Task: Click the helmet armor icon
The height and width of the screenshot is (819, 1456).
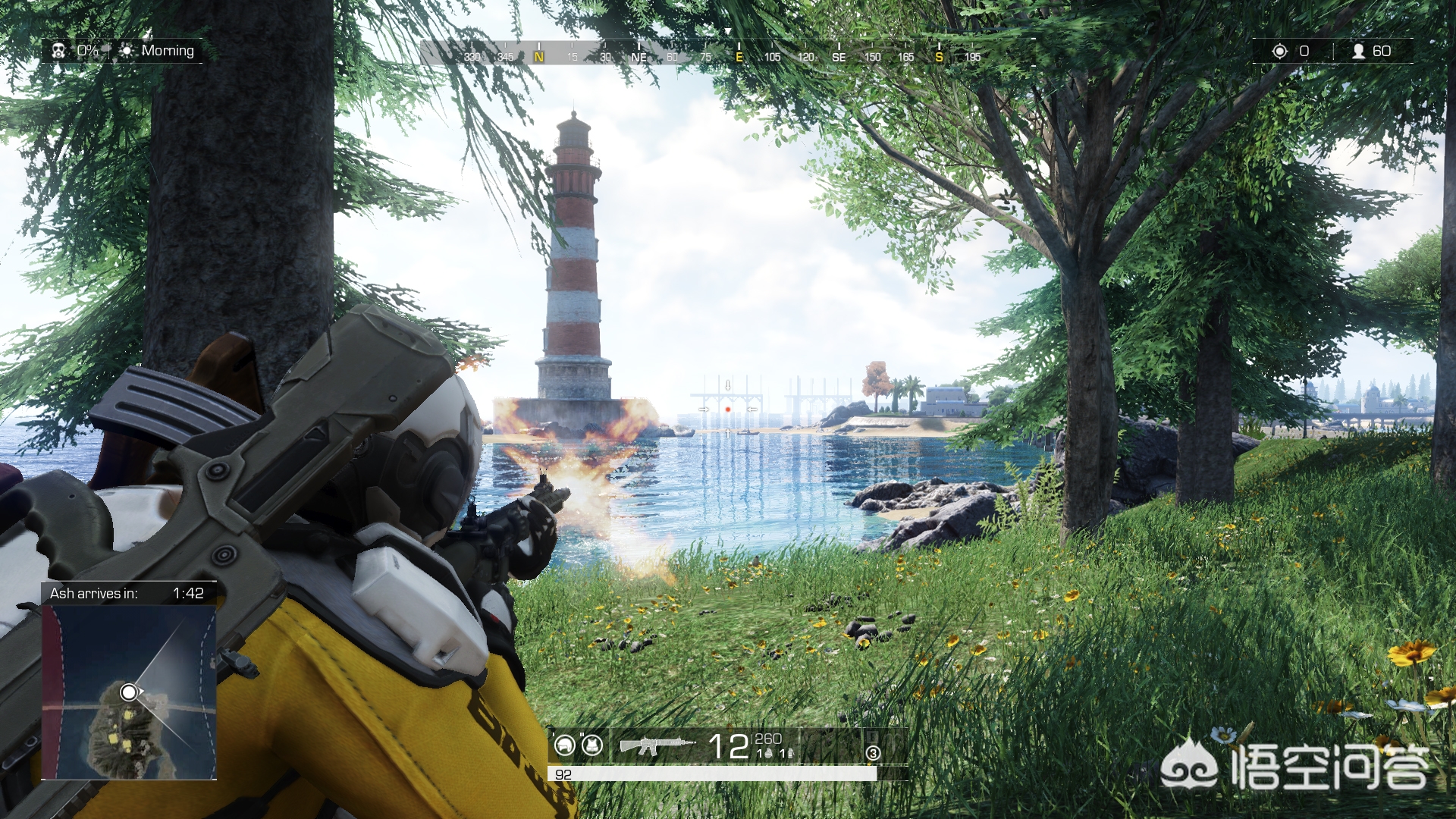Action: coord(565,745)
